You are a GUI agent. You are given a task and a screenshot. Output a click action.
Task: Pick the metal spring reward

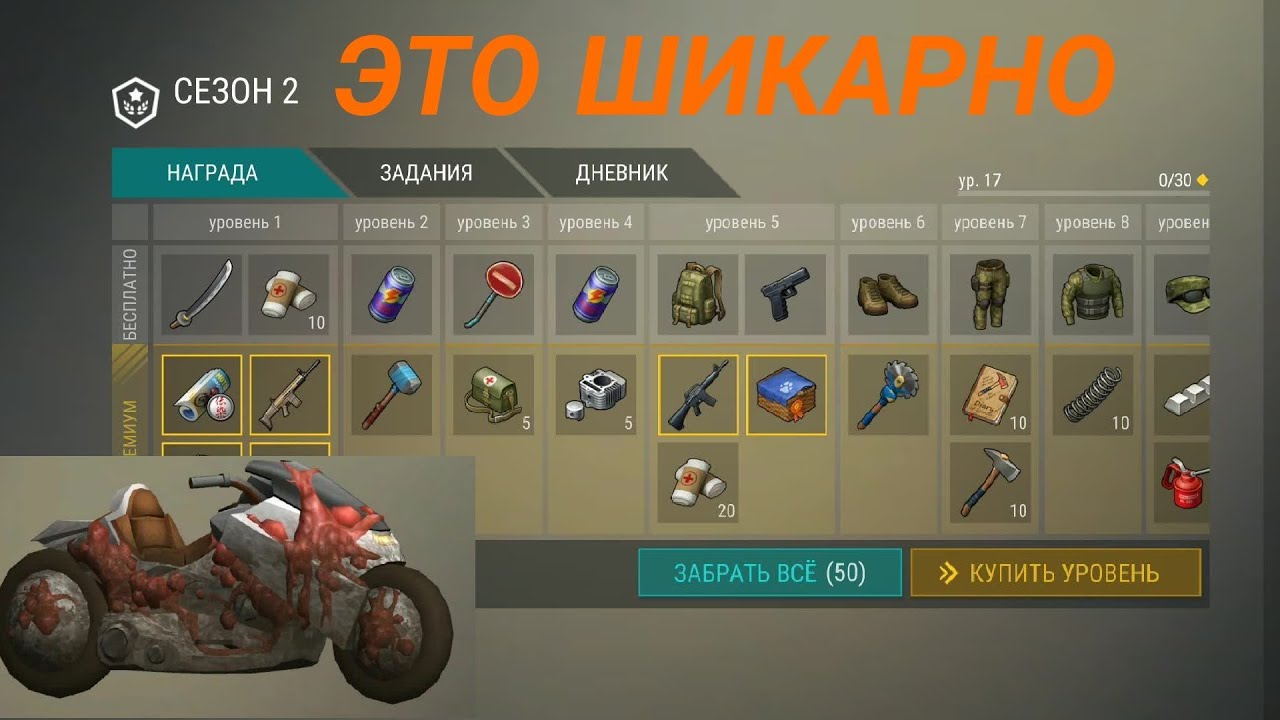point(1091,394)
